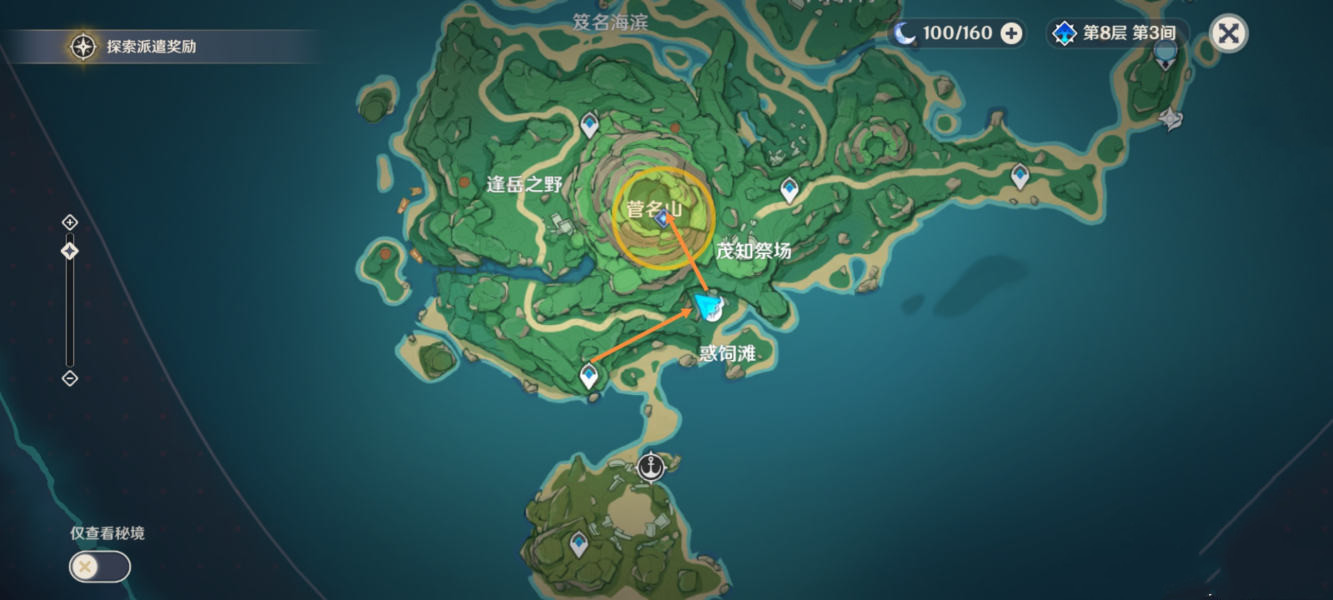
Task: Select the teleport waypoint on the southern island
Action: pyautogui.click(x=578, y=544)
